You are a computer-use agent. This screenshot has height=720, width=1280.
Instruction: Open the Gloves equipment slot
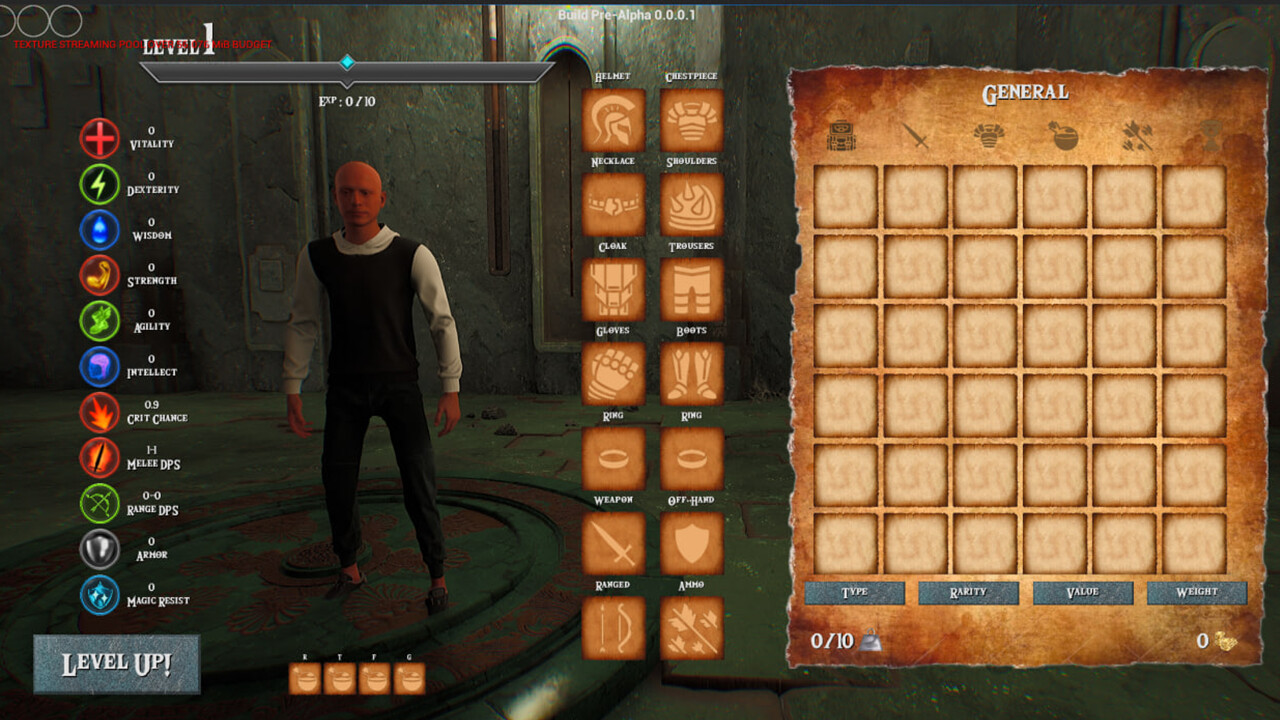tap(613, 372)
